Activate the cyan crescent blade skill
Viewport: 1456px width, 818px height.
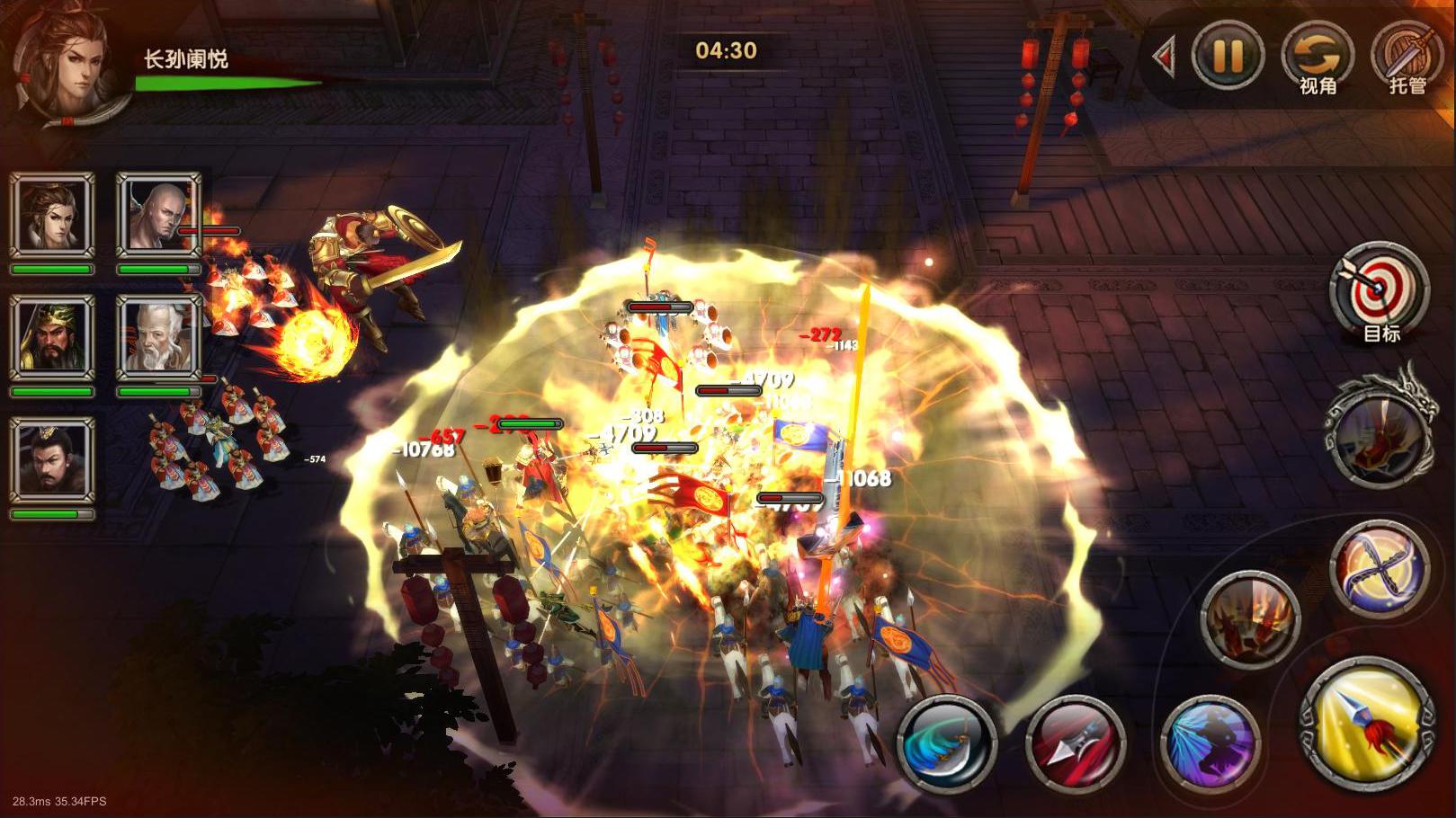pyautogui.click(x=947, y=745)
